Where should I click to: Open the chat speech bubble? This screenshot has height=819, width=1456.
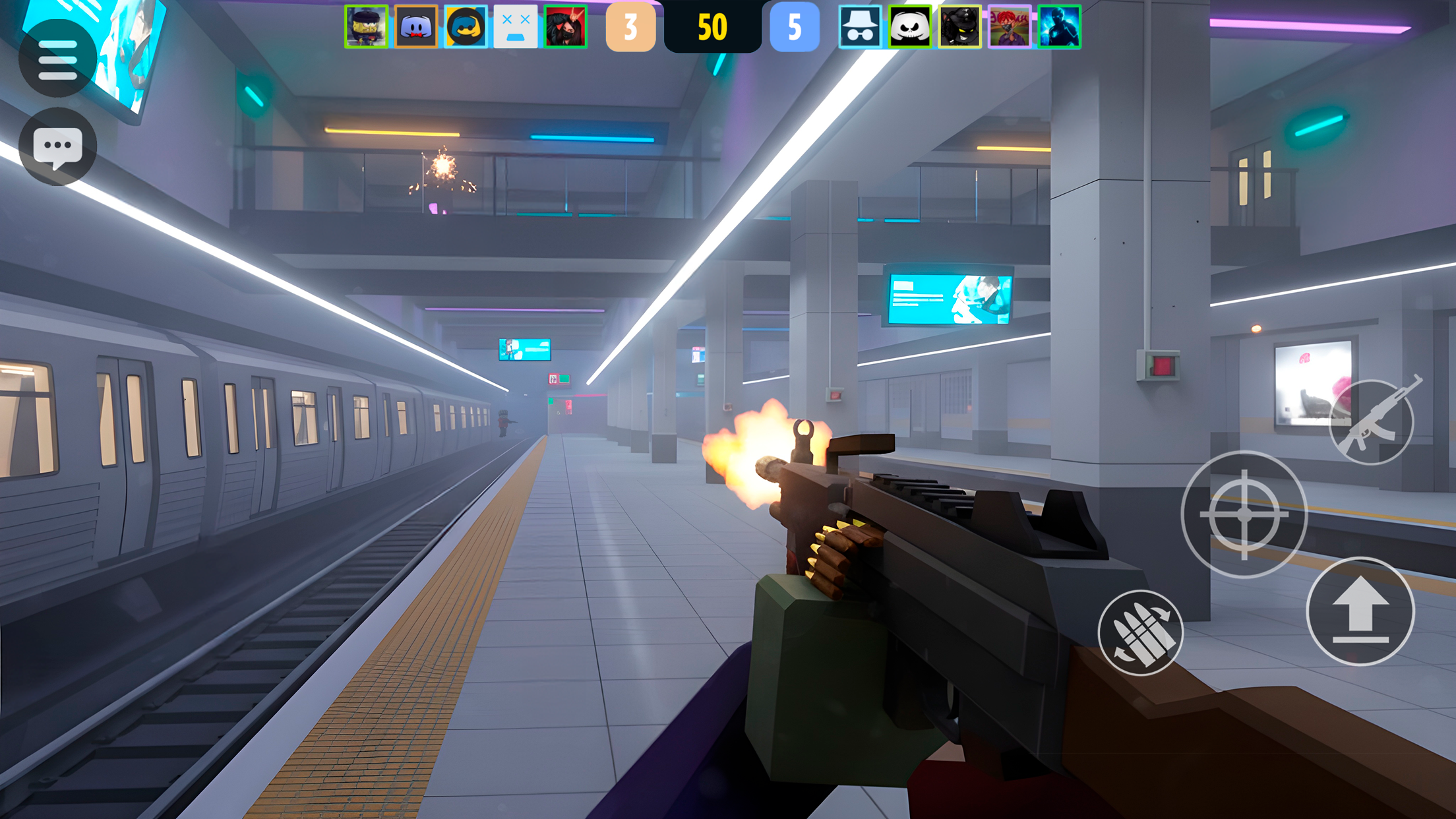pyautogui.click(x=57, y=146)
